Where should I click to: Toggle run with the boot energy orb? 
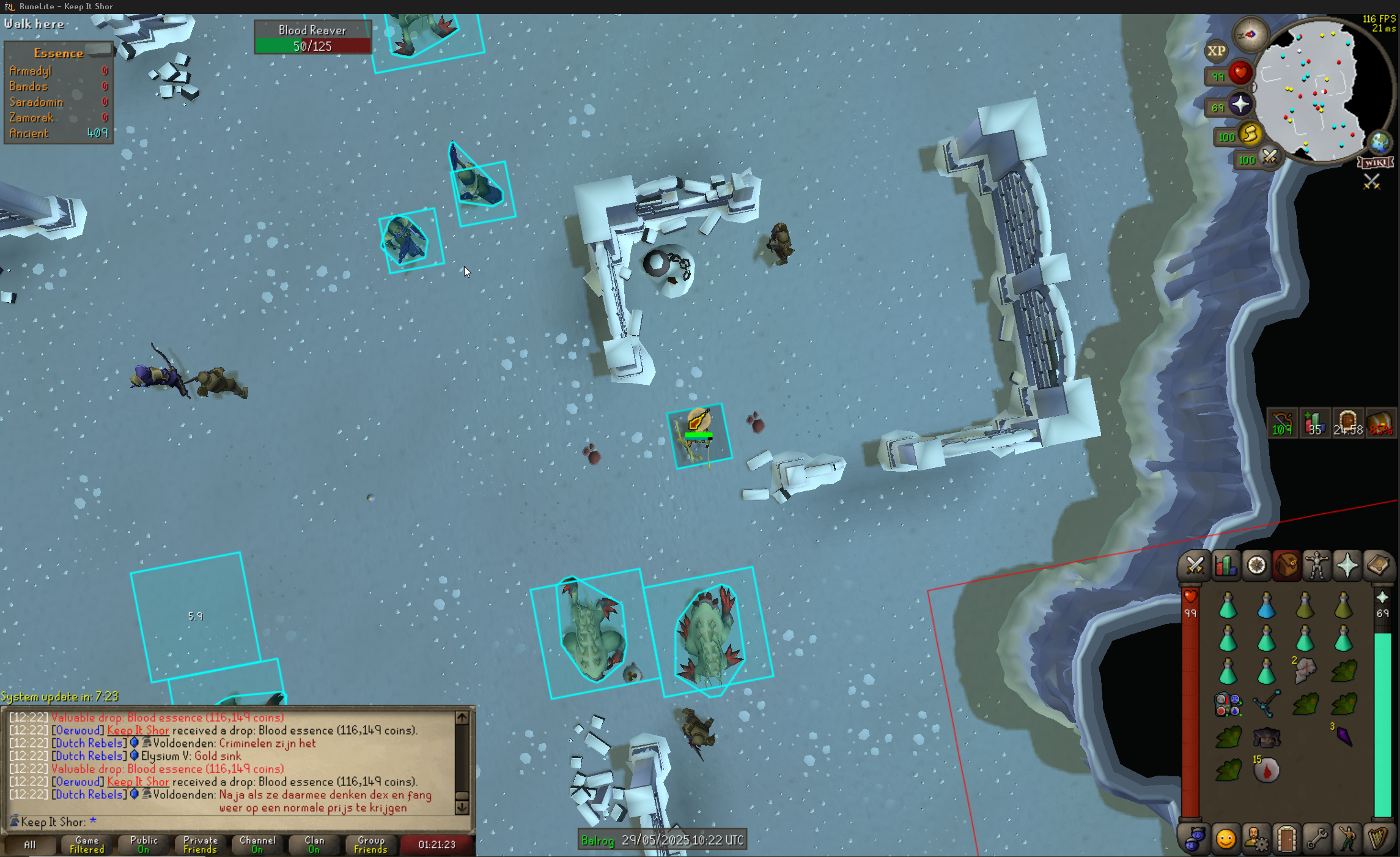click(1250, 135)
